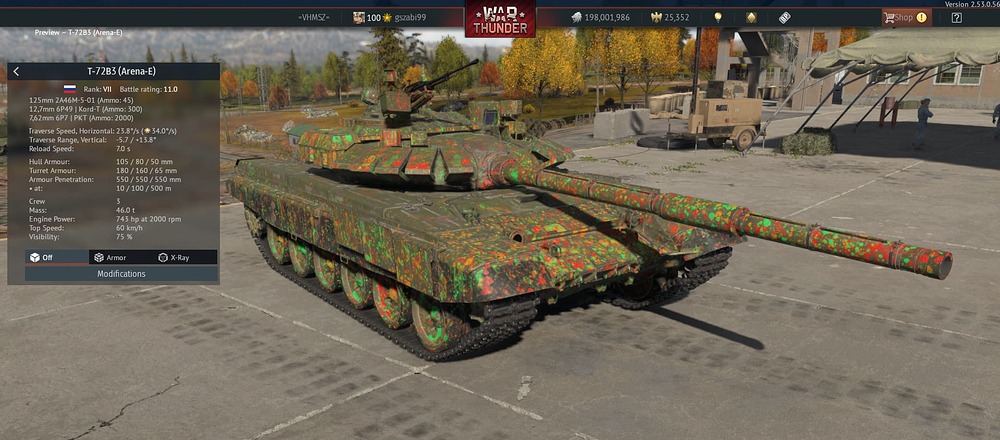Click the gold emblem icon in top bar
The image size is (1000, 440).
pyautogui.click(x=751, y=17)
